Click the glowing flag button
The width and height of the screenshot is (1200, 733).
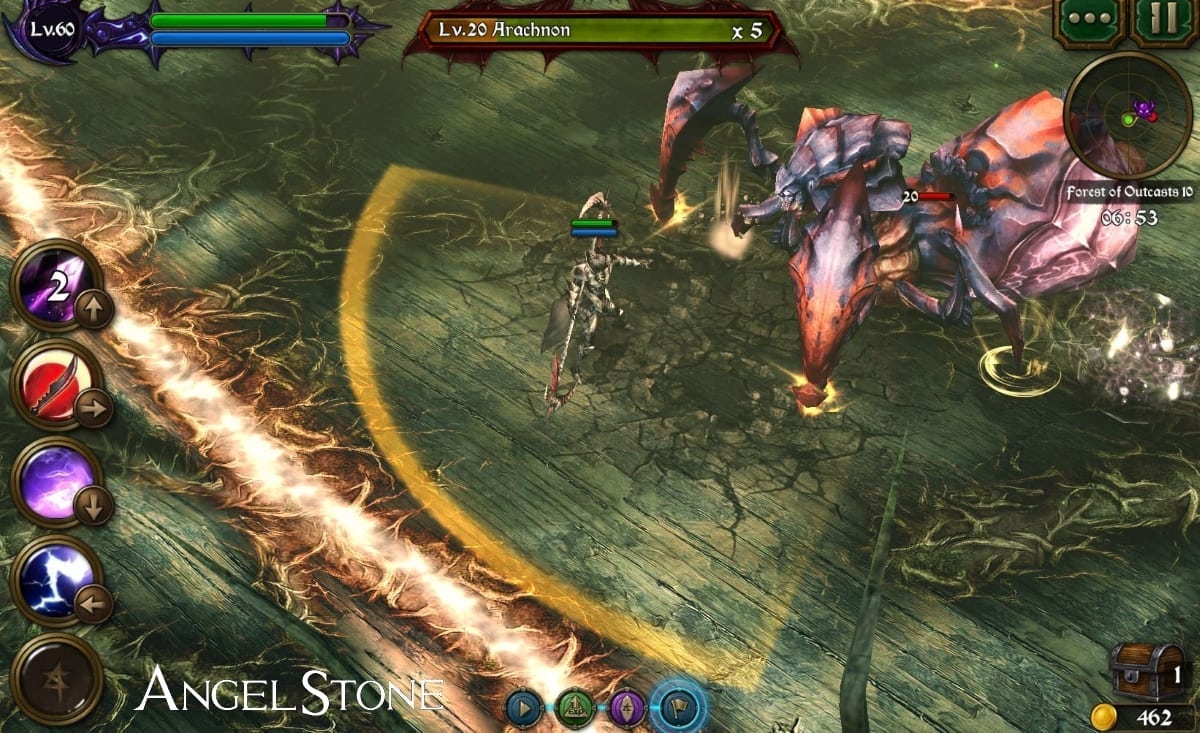[x=678, y=708]
